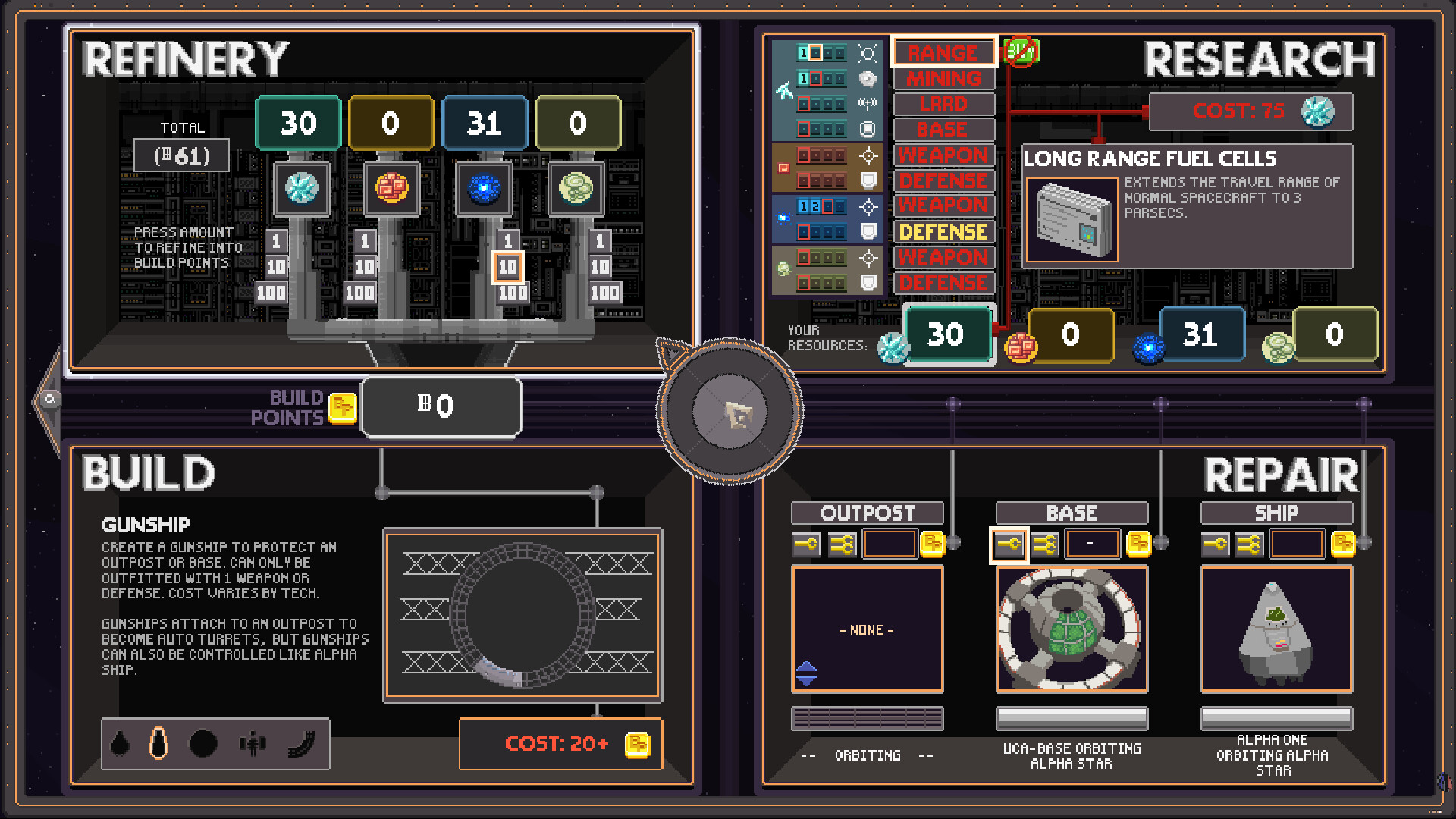This screenshot has width=1456, height=819.
Task: Switch to the BASE repair tab
Action: tap(1072, 513)
